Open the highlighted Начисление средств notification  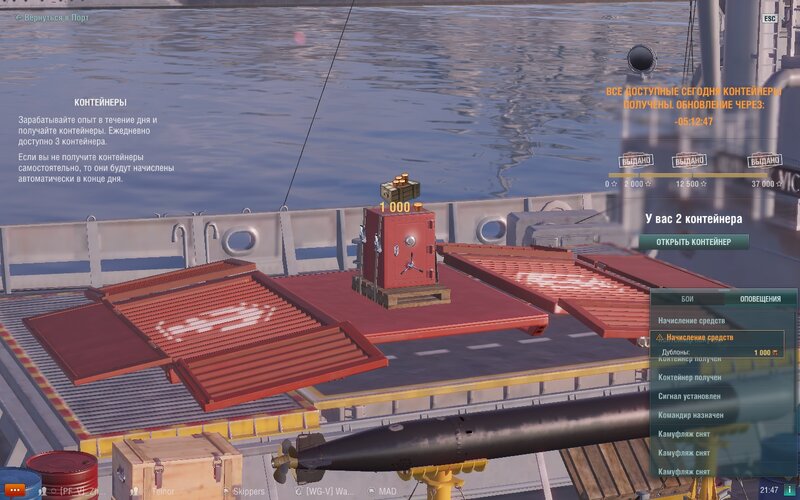[x=717, y=338]
